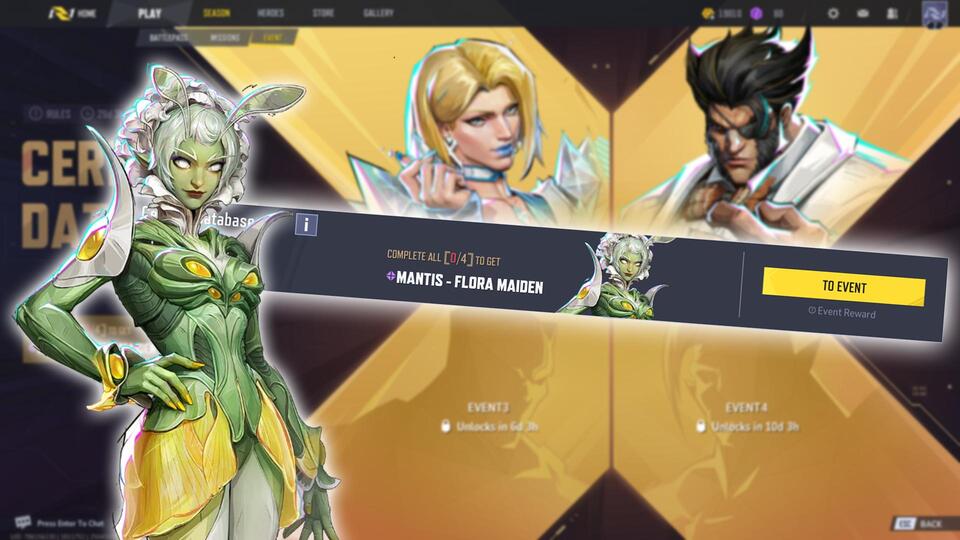The image size is (960, 540).
Task: Show the Missions tab
Action: [x=225, y=37]
